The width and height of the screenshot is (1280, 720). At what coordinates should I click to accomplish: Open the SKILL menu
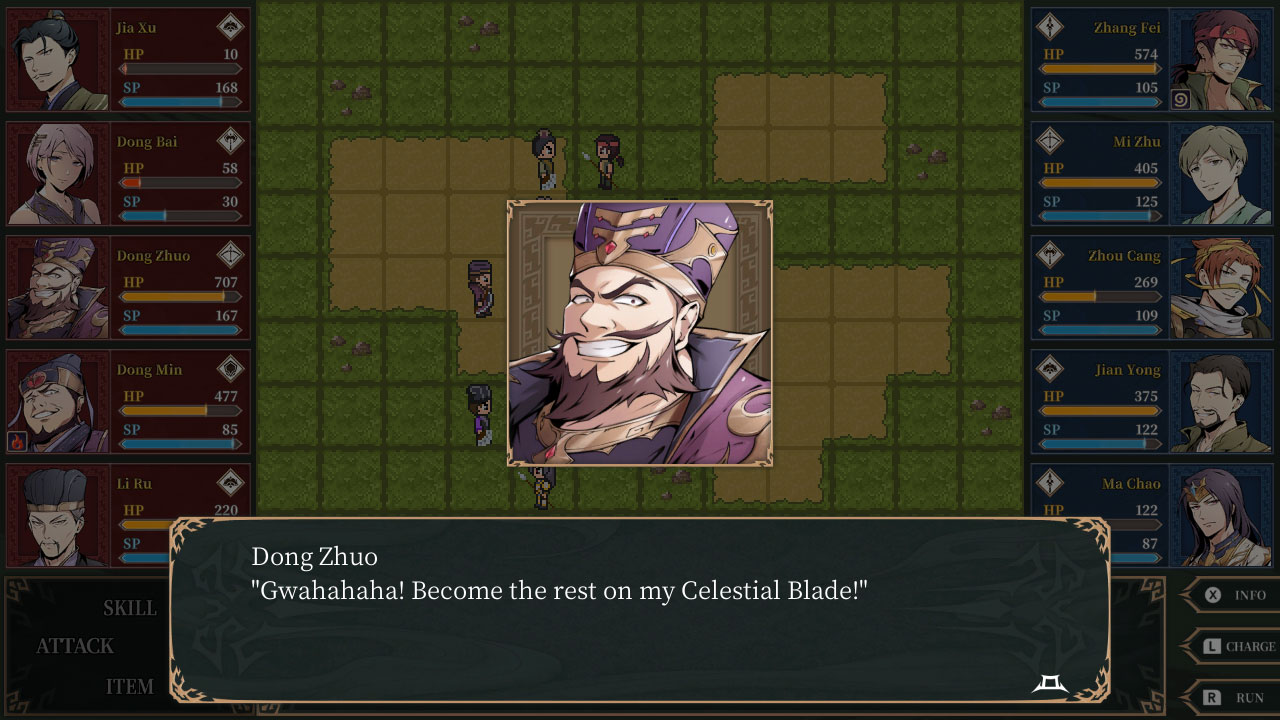(x=129, y=607)
